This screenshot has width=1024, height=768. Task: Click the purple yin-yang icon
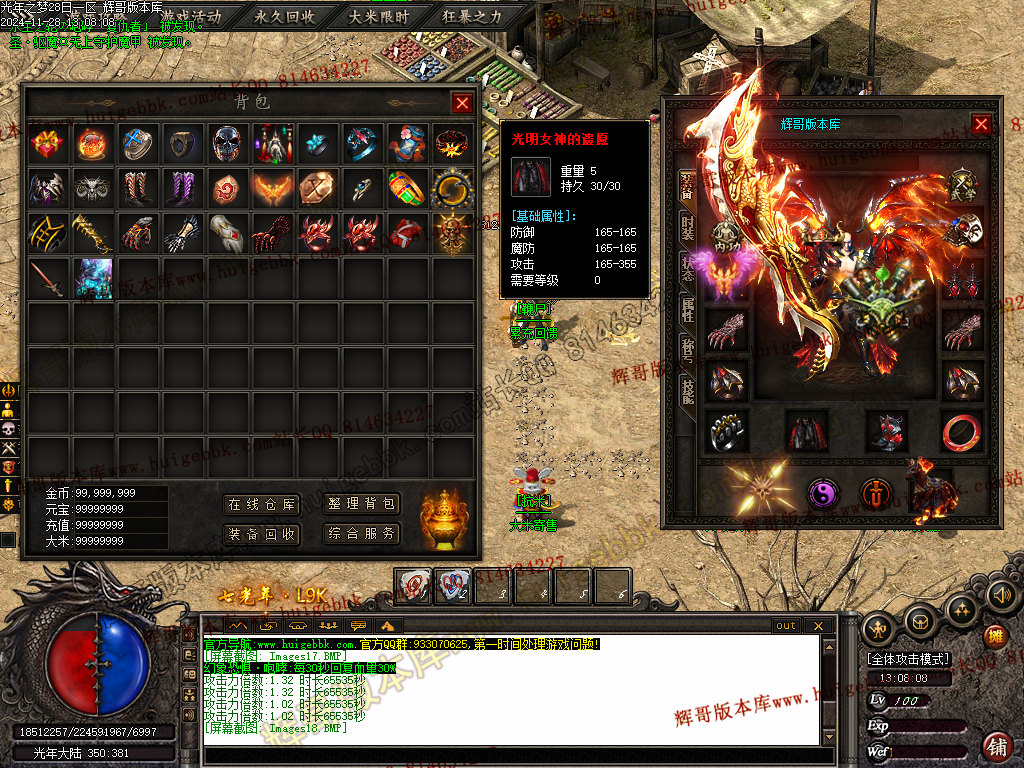coord(823,493)
